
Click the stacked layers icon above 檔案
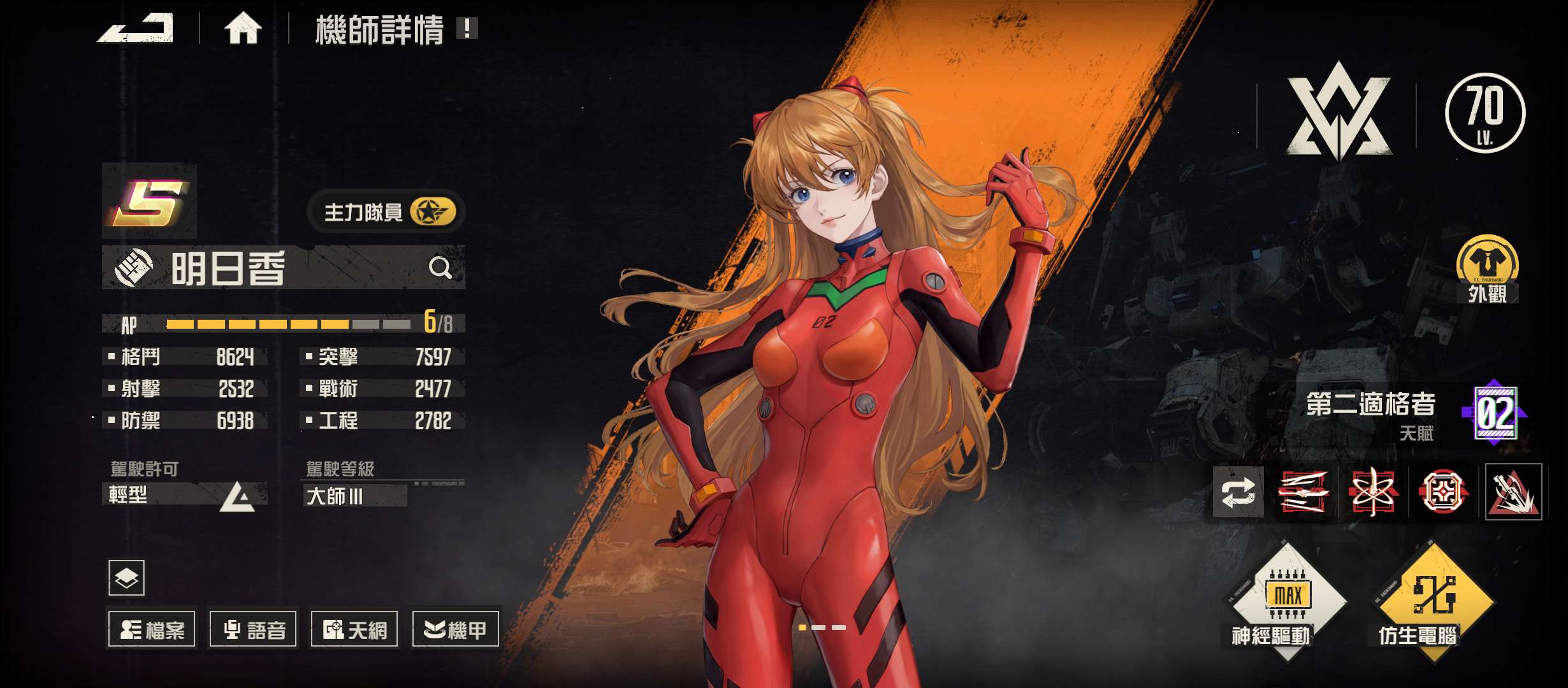[126, 578]
